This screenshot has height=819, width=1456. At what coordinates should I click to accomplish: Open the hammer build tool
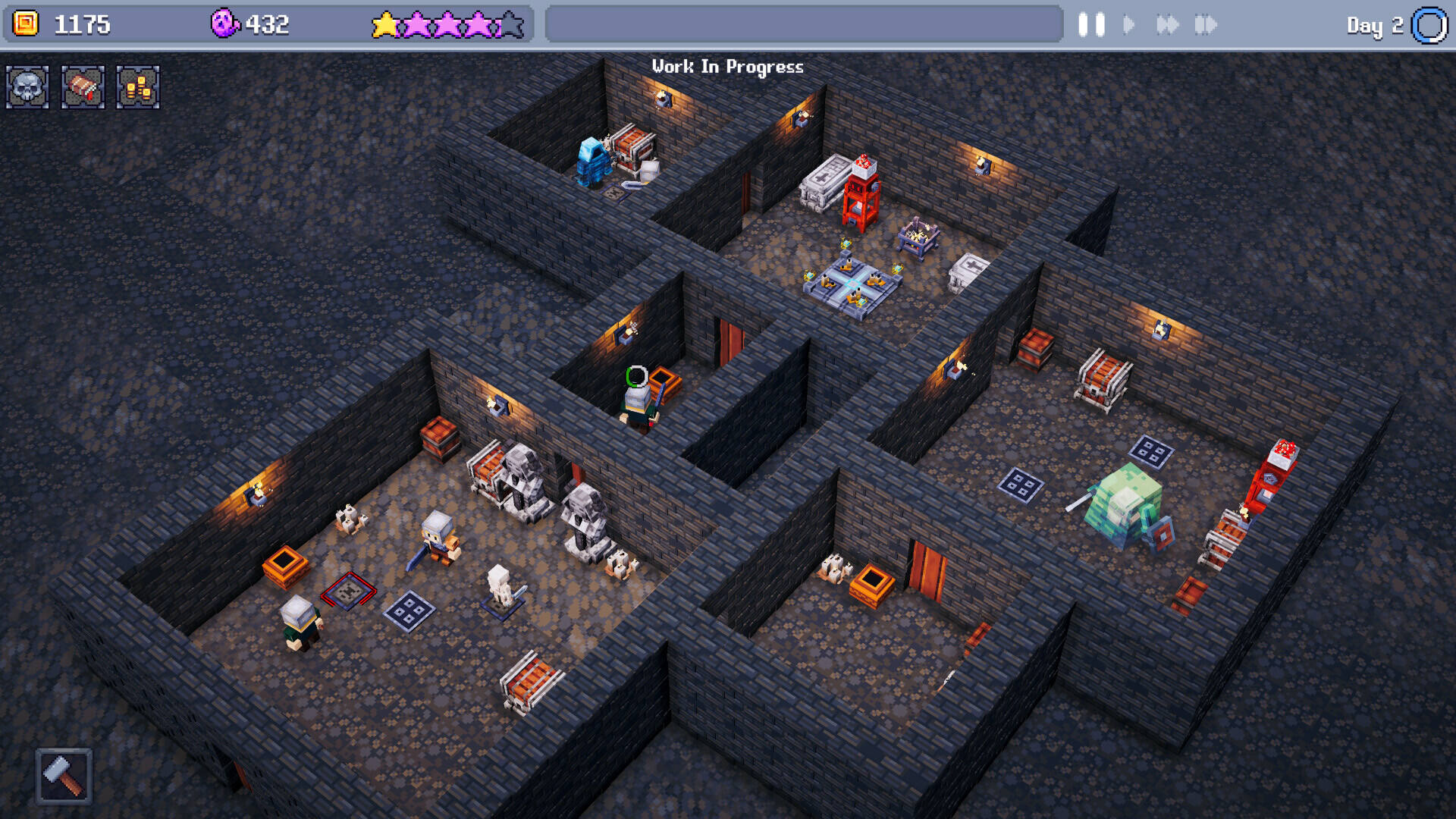(x=64, y=776)
